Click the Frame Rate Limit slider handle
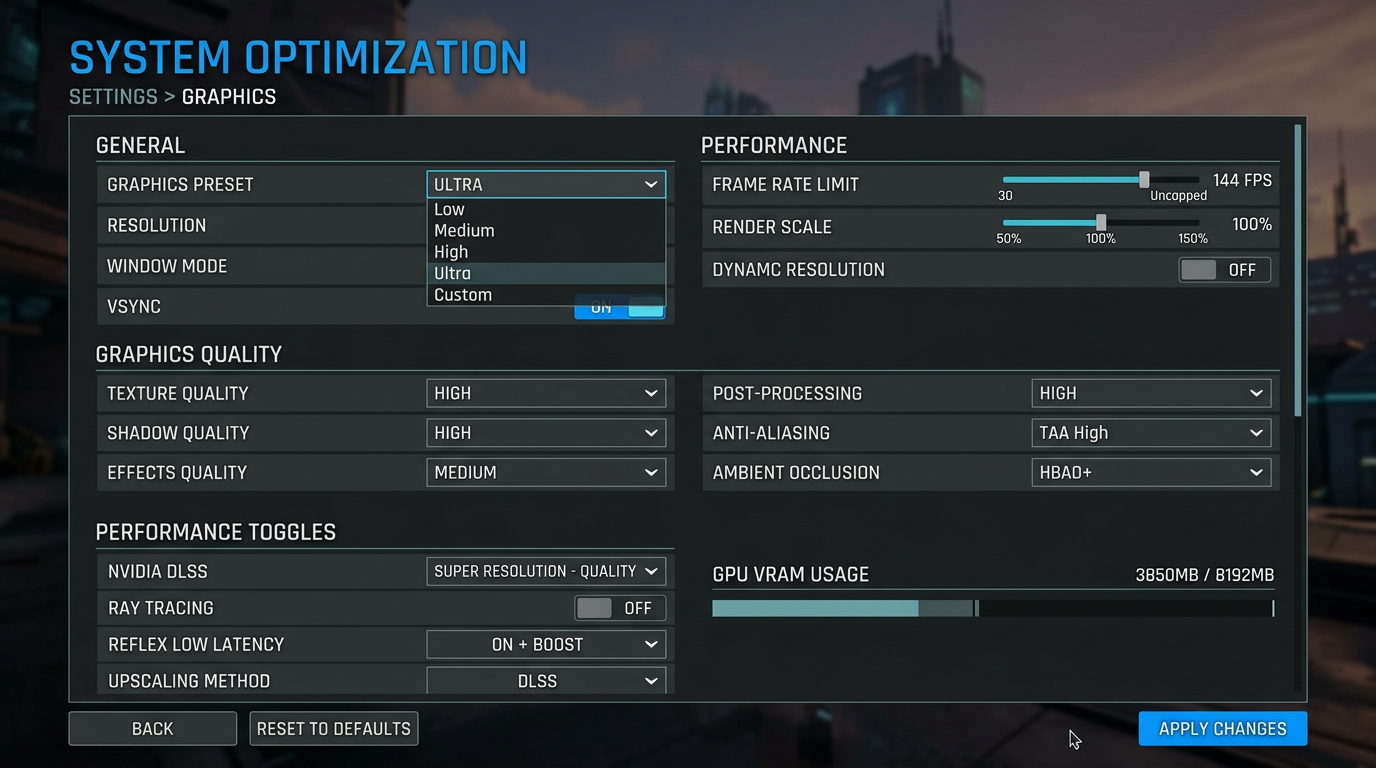The height and width of the screenshot is (768, 1376). click(x=1144, y=180)
